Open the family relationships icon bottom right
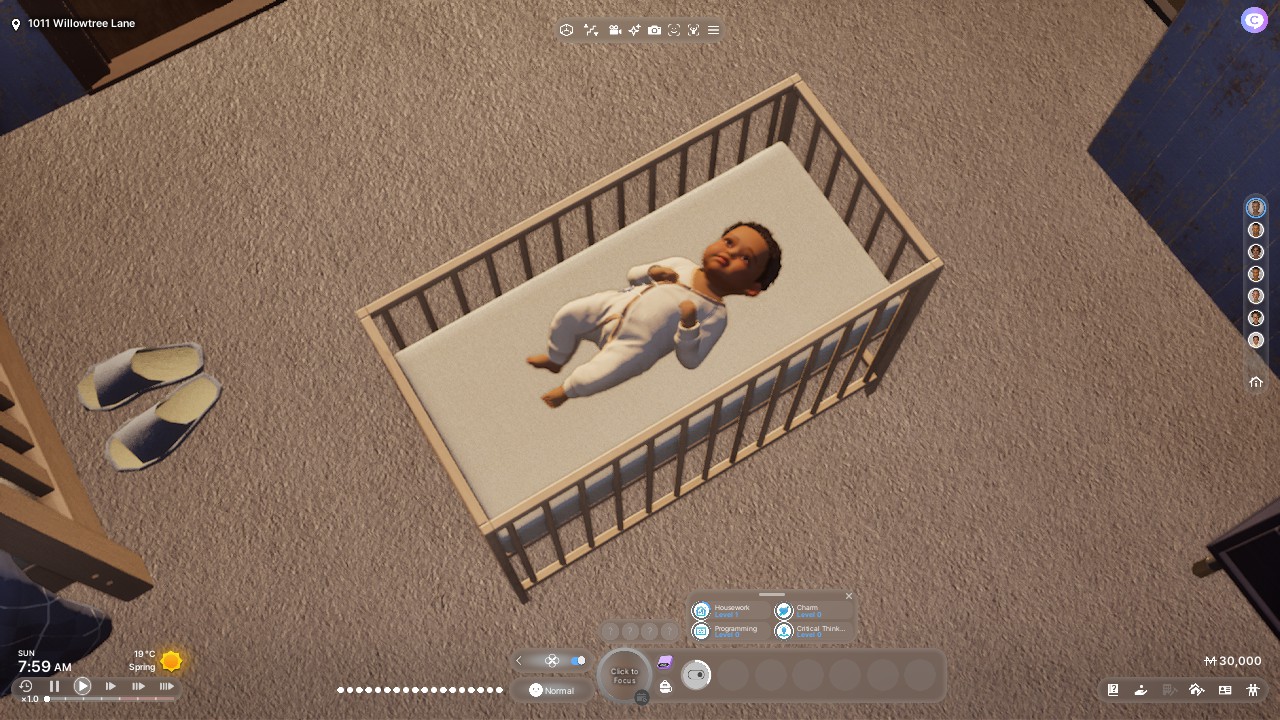Image resolution: width=1280 pixels, height=720 pixels. coord(1253,690)
